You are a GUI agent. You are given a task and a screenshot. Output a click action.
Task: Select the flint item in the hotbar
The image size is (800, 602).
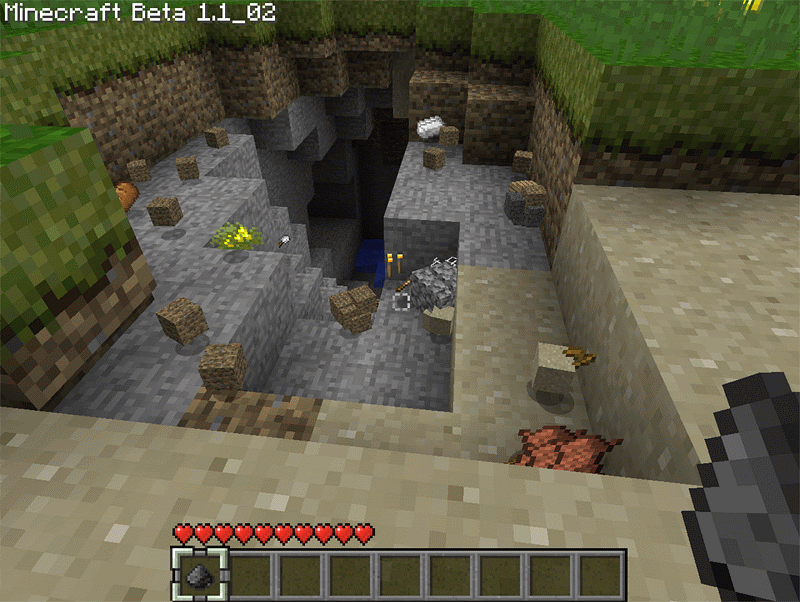click(199, 575)
